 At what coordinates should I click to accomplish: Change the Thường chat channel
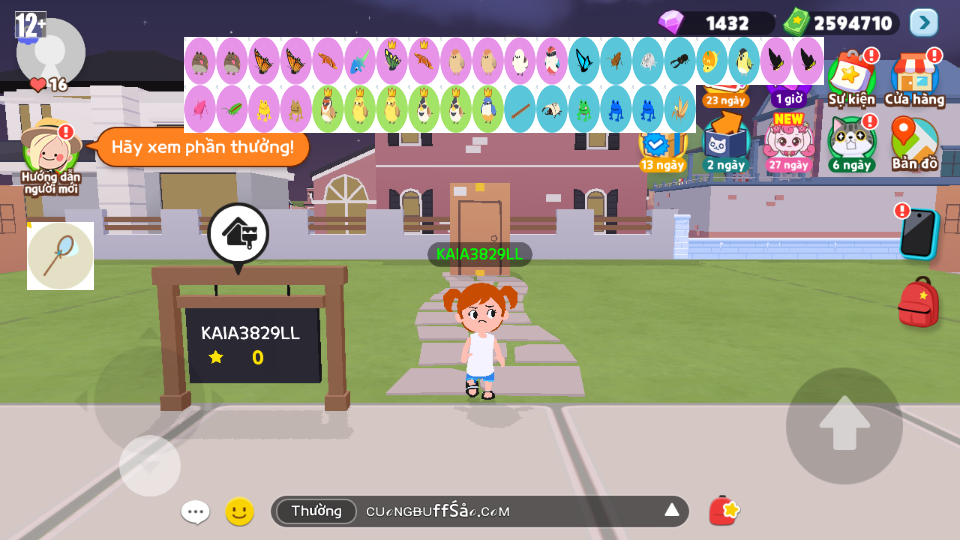pyautogui.click(x=316, y=511)
